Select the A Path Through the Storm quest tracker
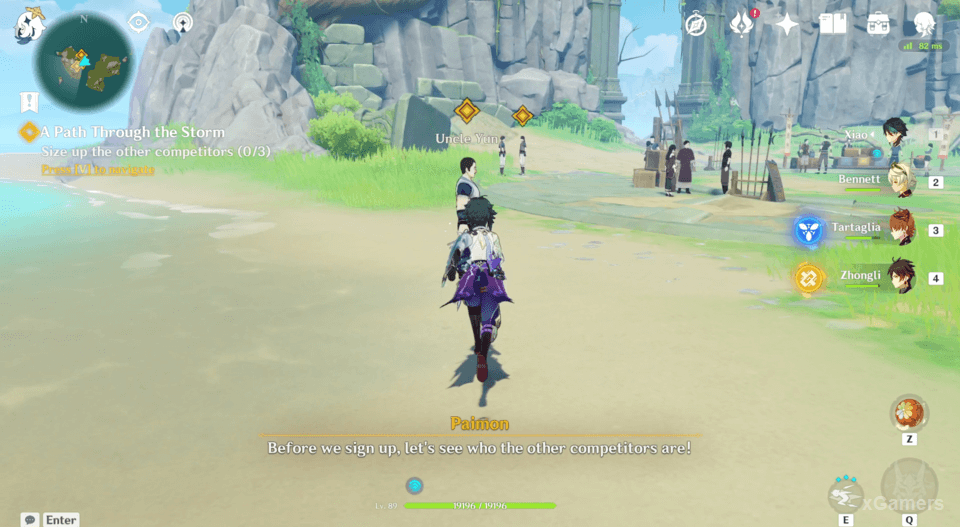The height and width of the screenshot is (527, 960). pos(134,132)
